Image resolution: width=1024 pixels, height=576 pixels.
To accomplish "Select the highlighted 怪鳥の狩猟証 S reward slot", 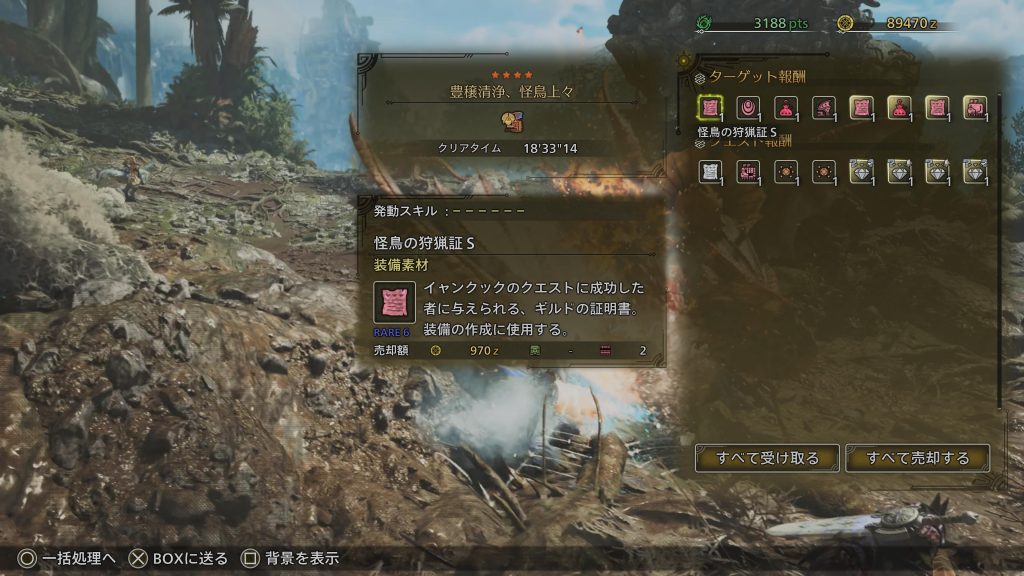I will (x=710, y=108).
